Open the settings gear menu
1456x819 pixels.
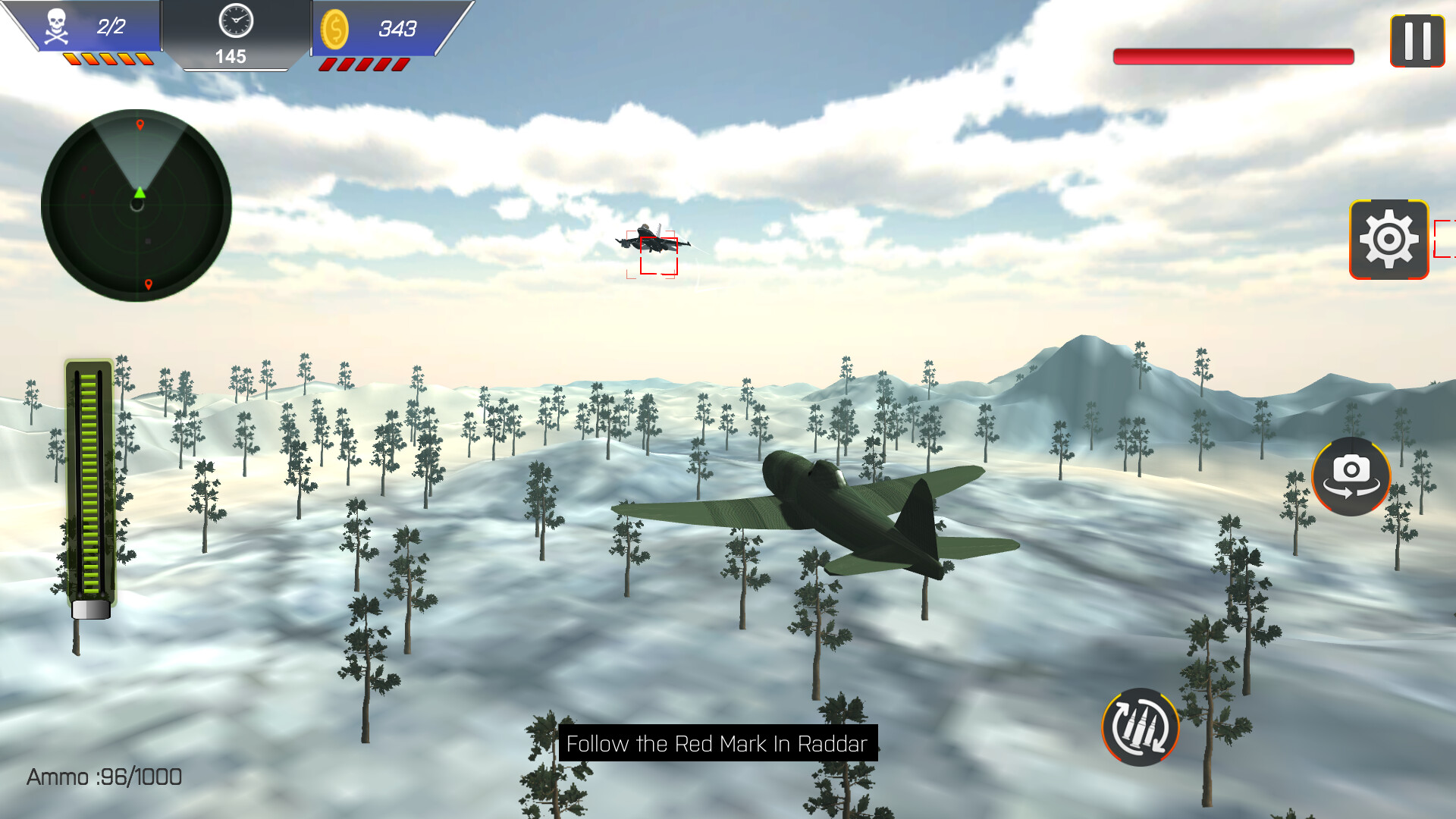1389,239
